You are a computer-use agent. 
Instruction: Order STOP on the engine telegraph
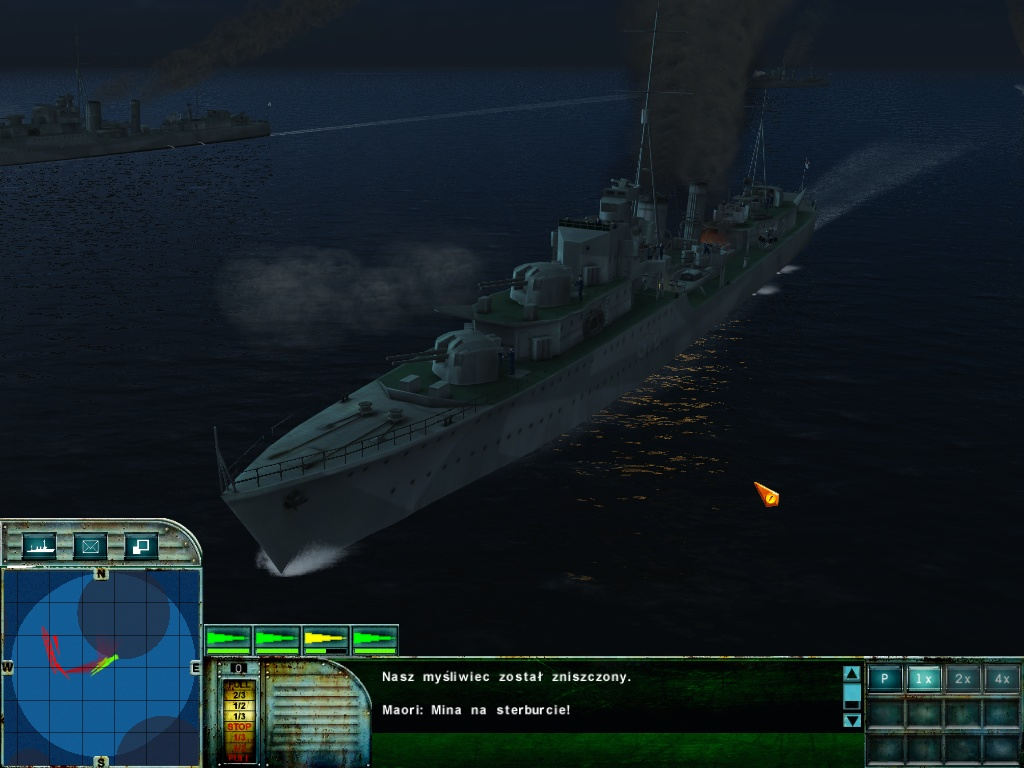click(x=239, y=727)
